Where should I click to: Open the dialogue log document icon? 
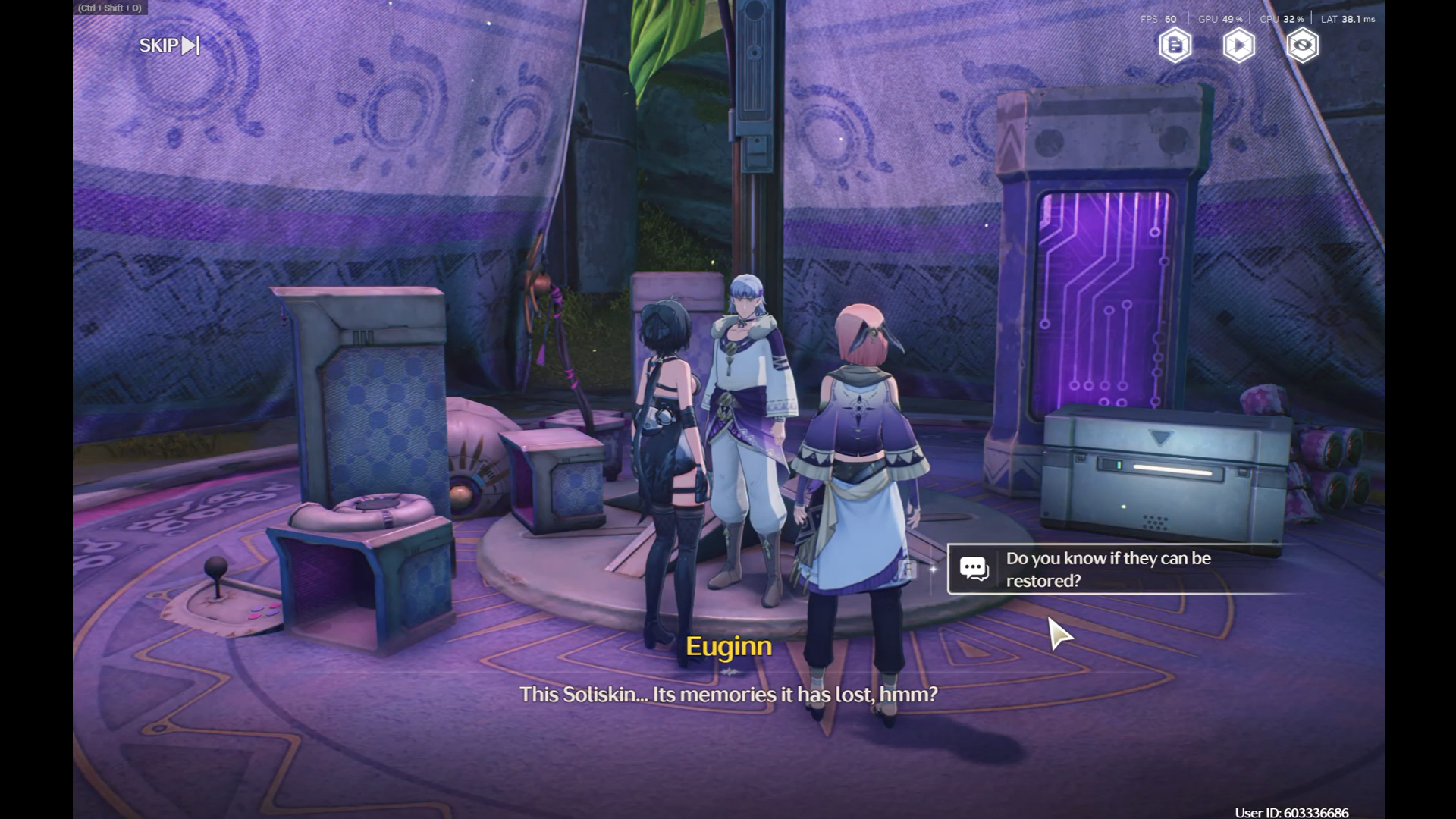click(x=1175, y=45)
